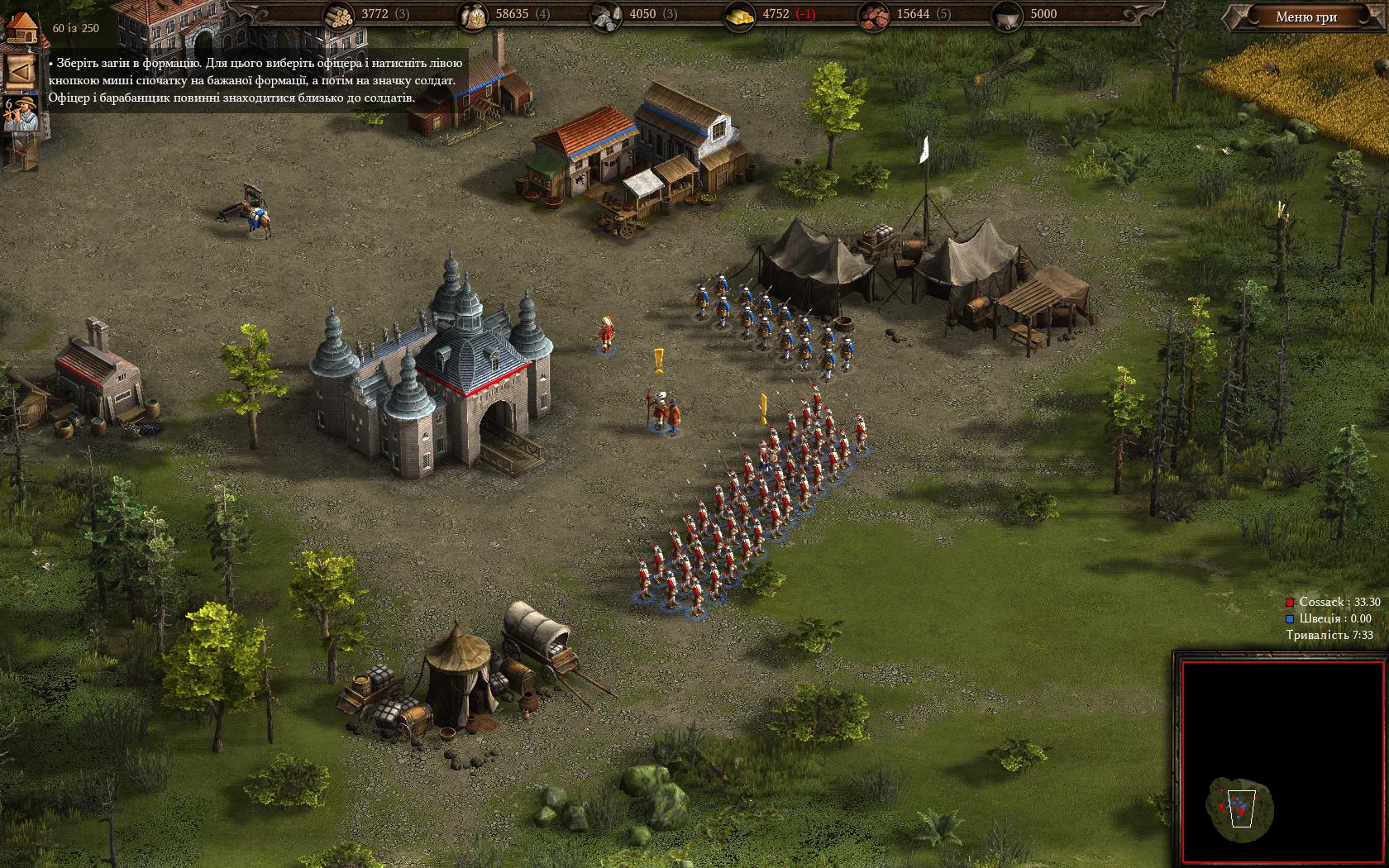Collapse the objectives with the scroll arrow

(20, 72)
